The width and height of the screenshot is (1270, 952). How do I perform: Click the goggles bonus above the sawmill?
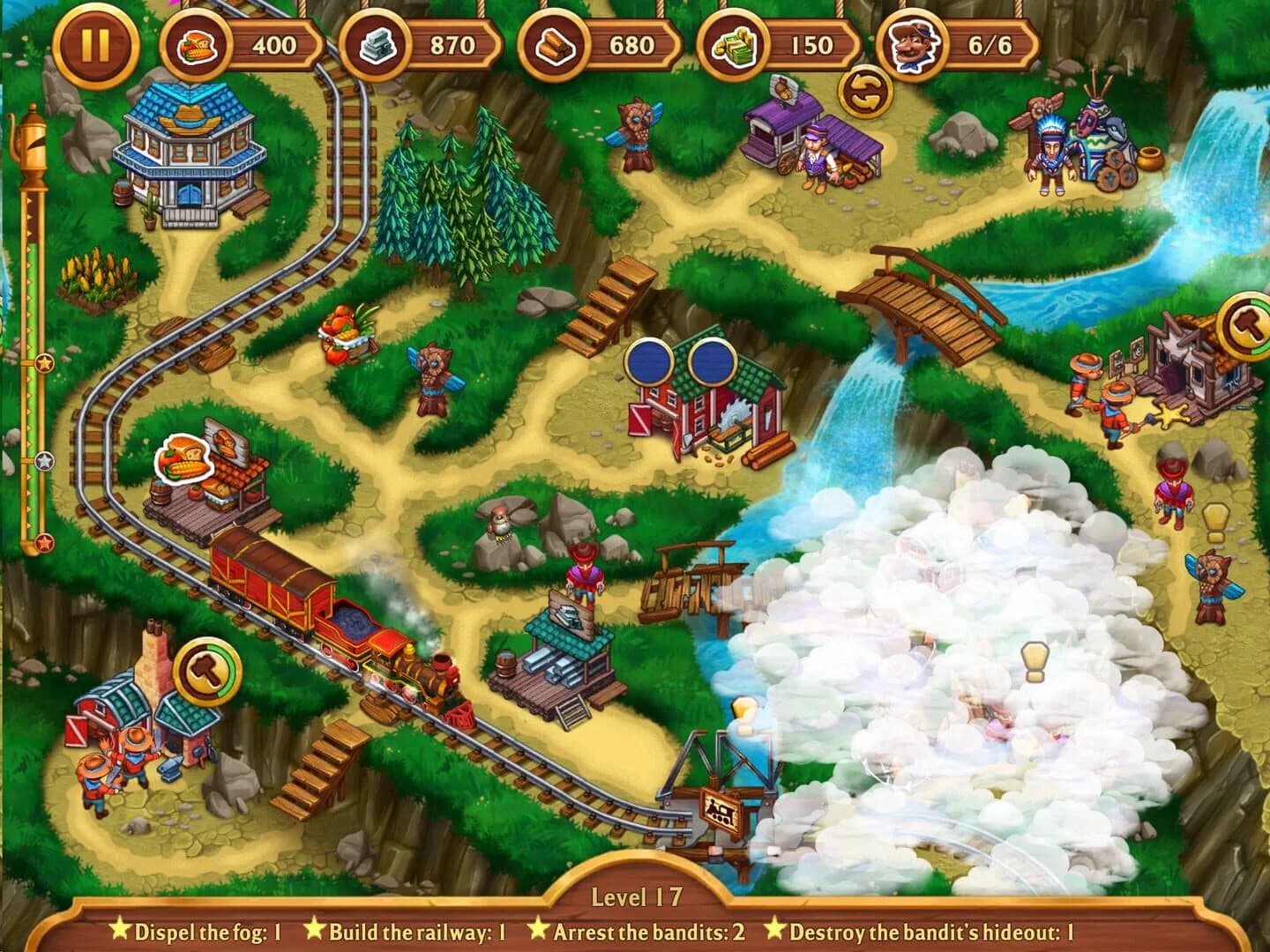click(682, 362)
